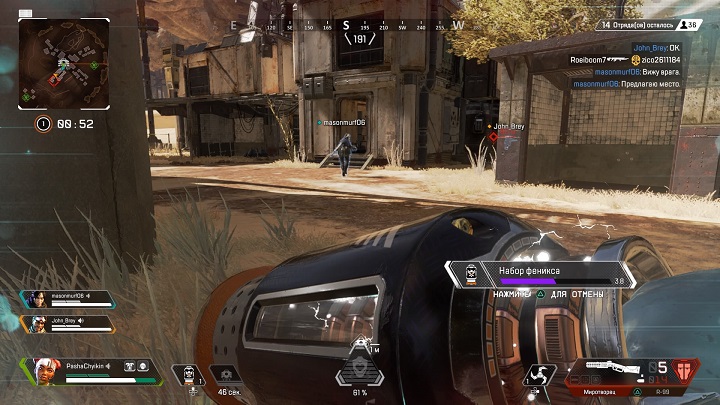Click PashaChyikin's own legend portrait
Viewport: 720px width, 405px height.
(x=44, y=370)
